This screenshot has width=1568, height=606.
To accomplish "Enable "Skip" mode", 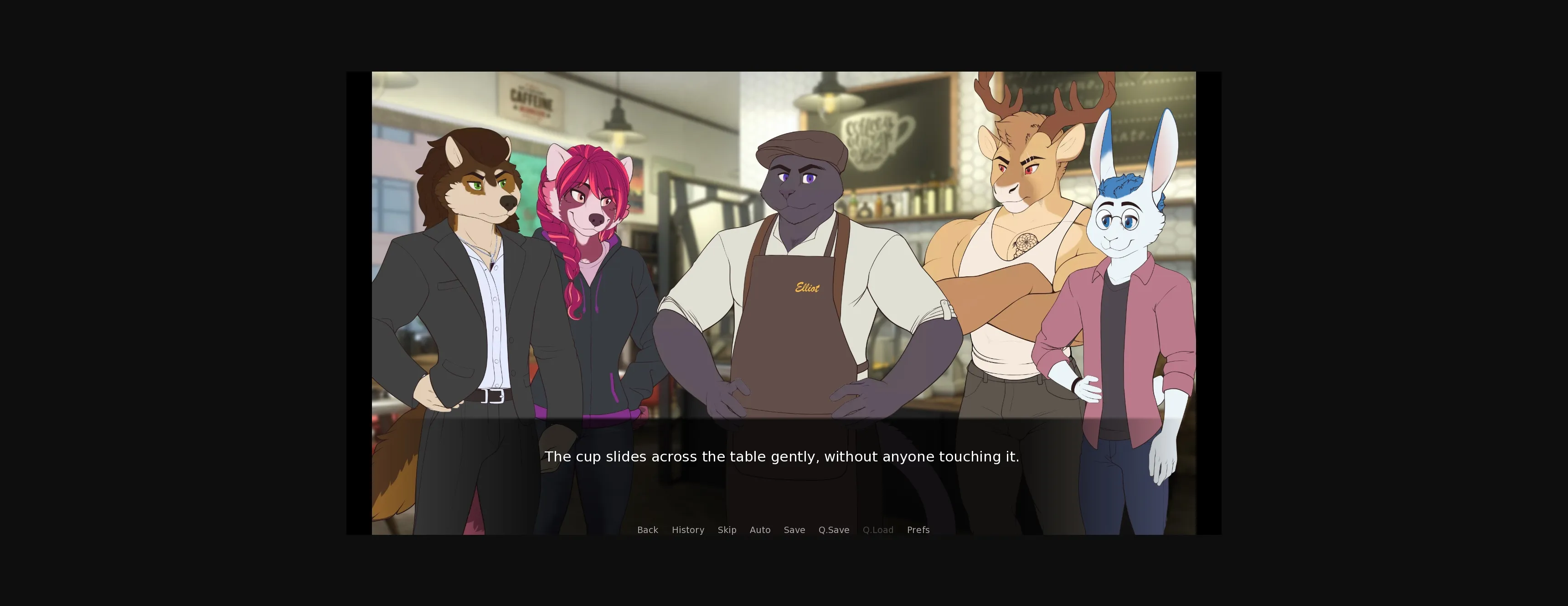I will pyautogui.click(x=727, y=530).
